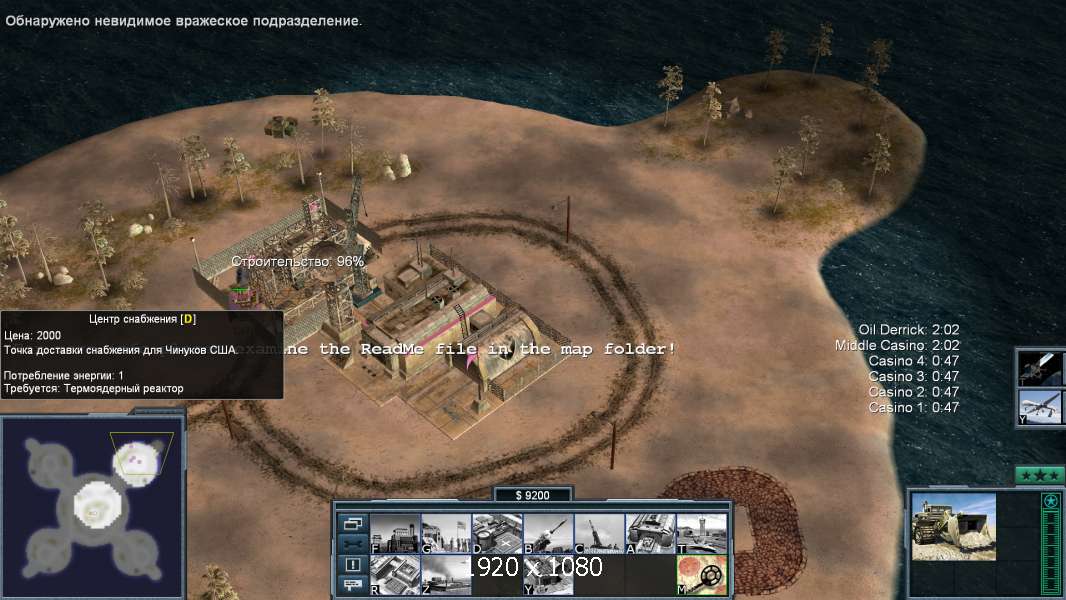This screenshot has height=600, width=1066.
Task: Select the smoking building icon labeled Z
Action: coord(446,575)
